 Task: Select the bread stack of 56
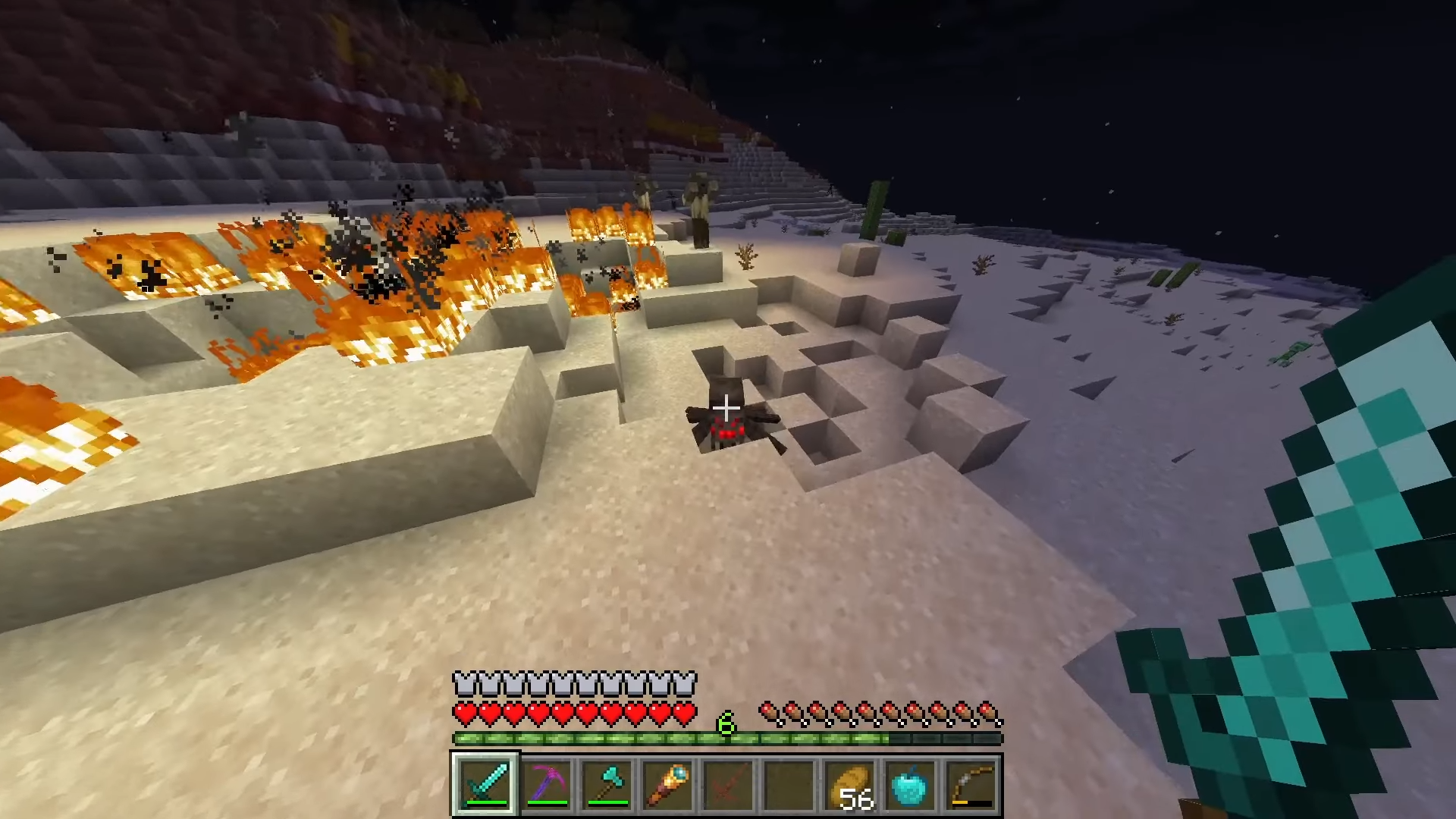point(849,784)
